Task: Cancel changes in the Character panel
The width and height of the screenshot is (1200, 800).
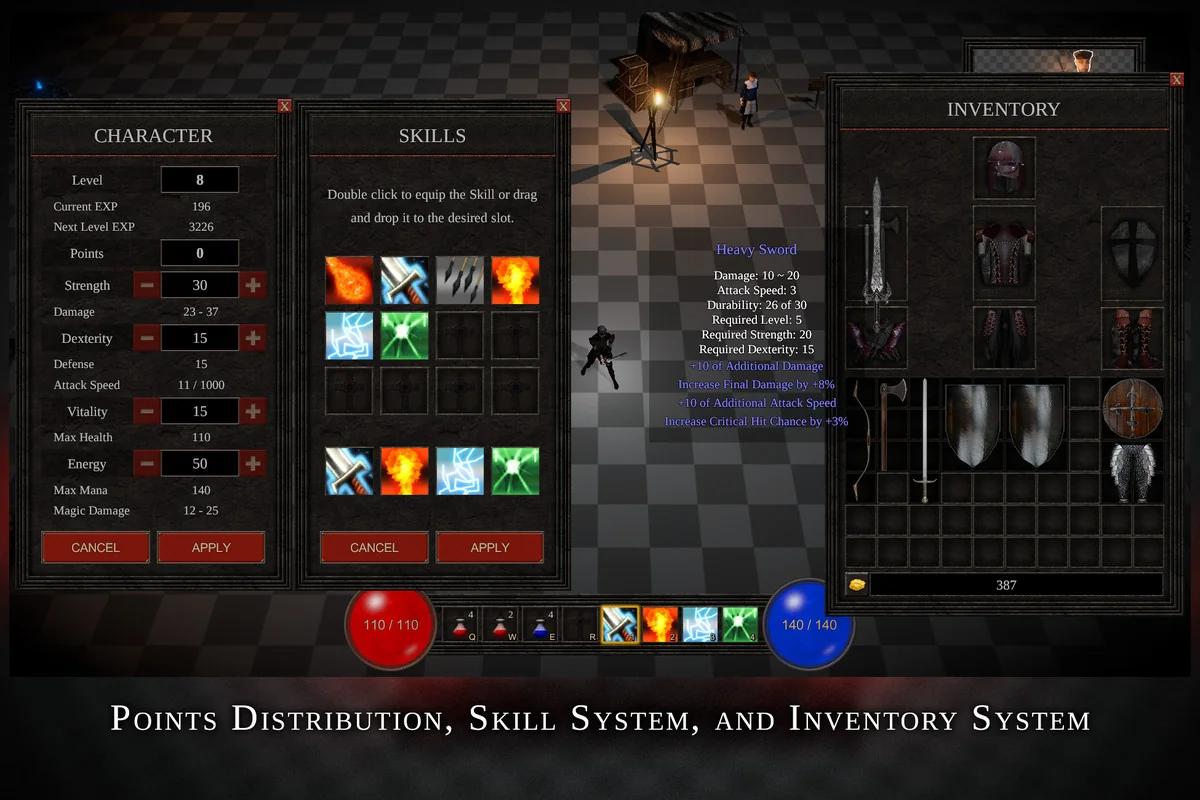Action: (x=95, y=547)
